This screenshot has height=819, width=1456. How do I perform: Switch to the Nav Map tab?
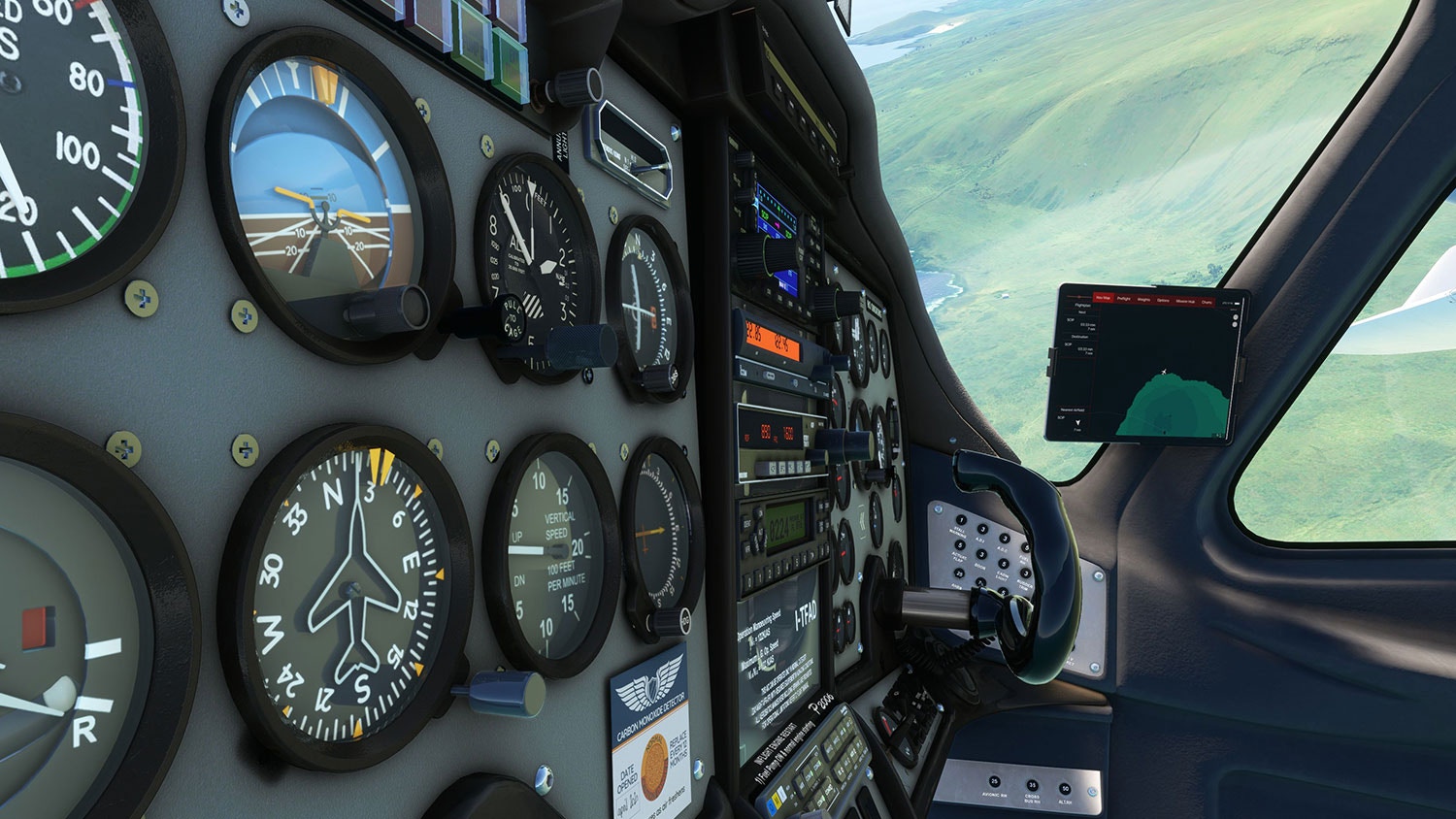pyautogui.click(x=1103, y=298)
